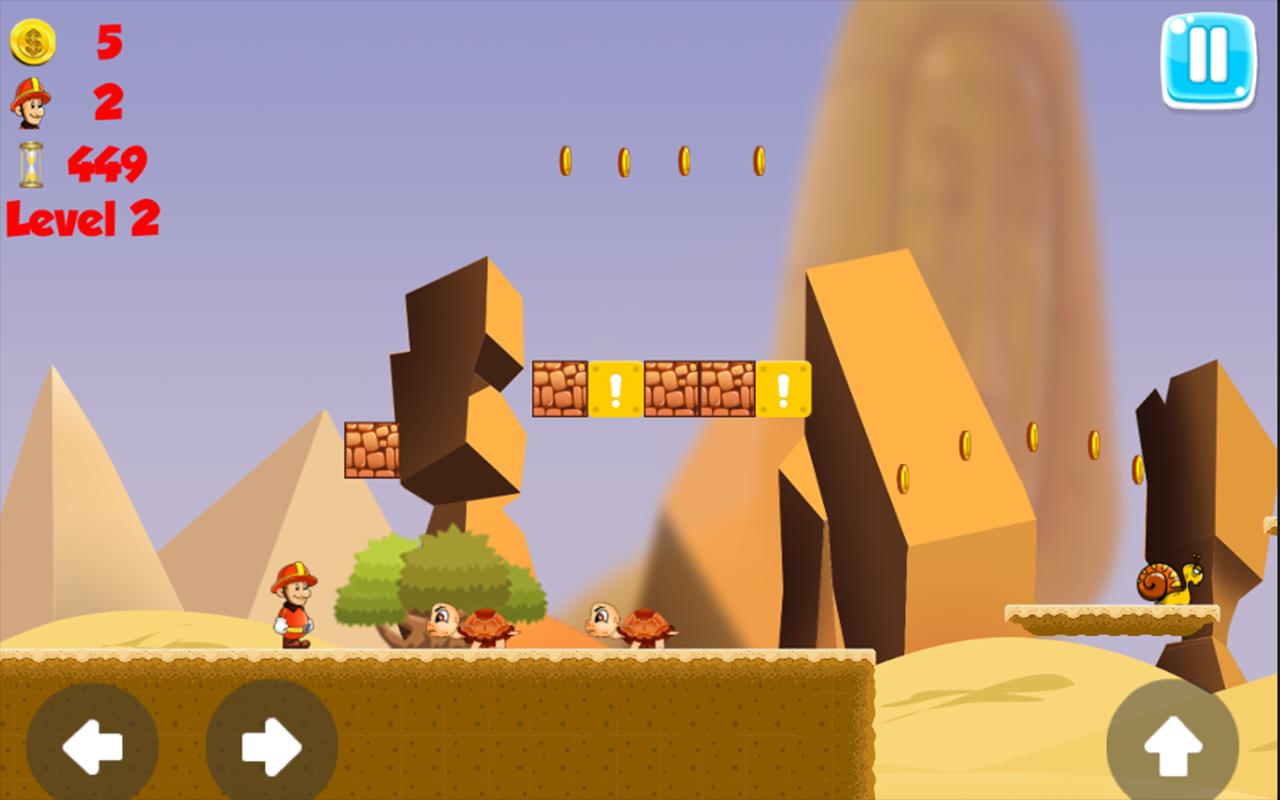Hit the up arrow jump button

click(1172, 745)
